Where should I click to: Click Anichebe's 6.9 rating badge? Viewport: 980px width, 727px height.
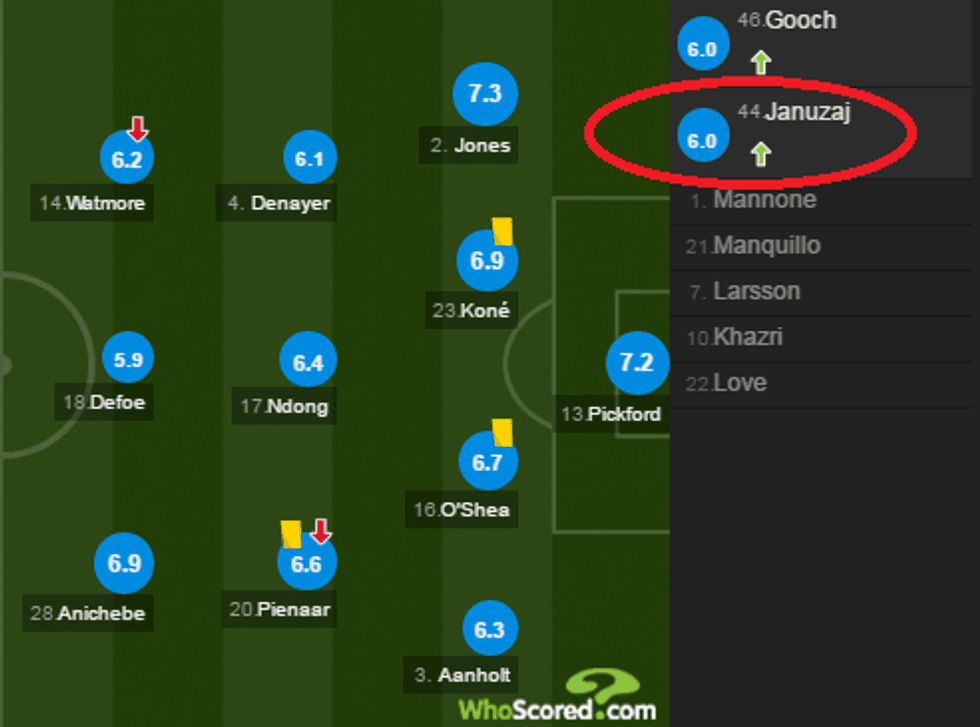click(x=124, y=563)
